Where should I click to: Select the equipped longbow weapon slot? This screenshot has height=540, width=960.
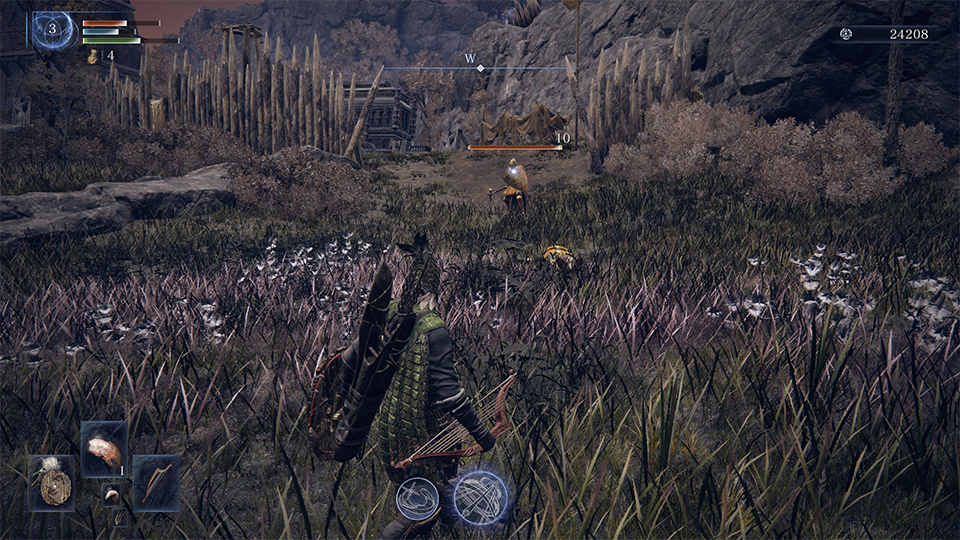tap(157, 483)
